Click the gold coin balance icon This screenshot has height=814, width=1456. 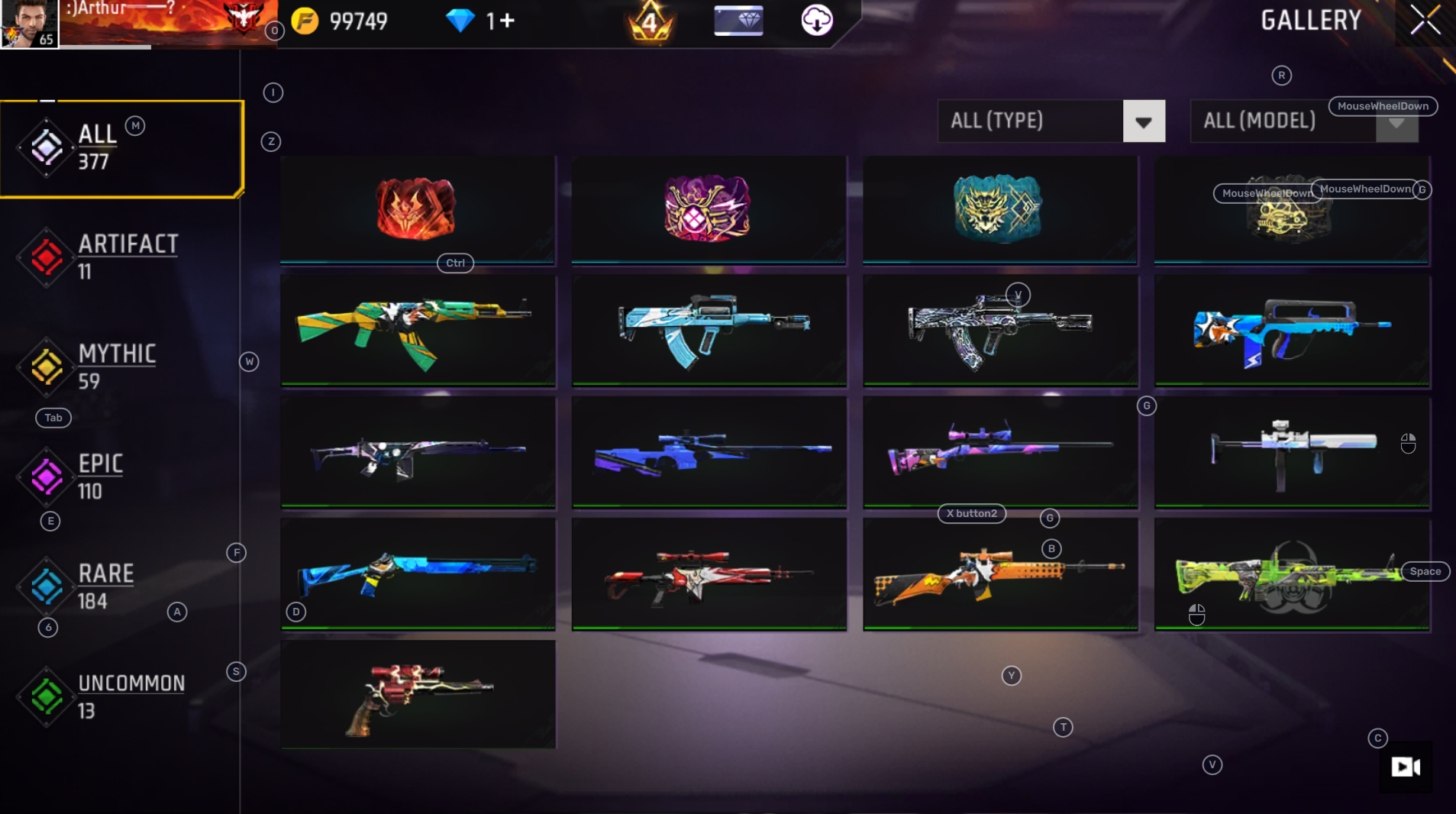(x=305, y=21)
